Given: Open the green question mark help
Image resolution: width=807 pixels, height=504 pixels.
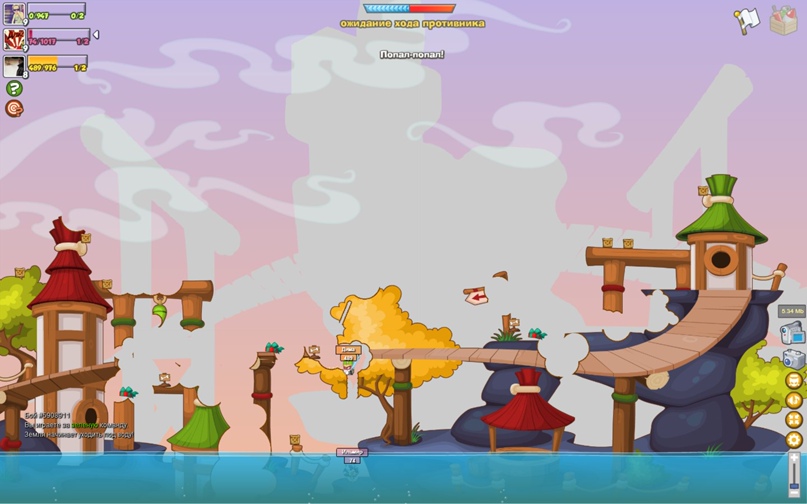Looking at the screenshot, I should 14,88.
